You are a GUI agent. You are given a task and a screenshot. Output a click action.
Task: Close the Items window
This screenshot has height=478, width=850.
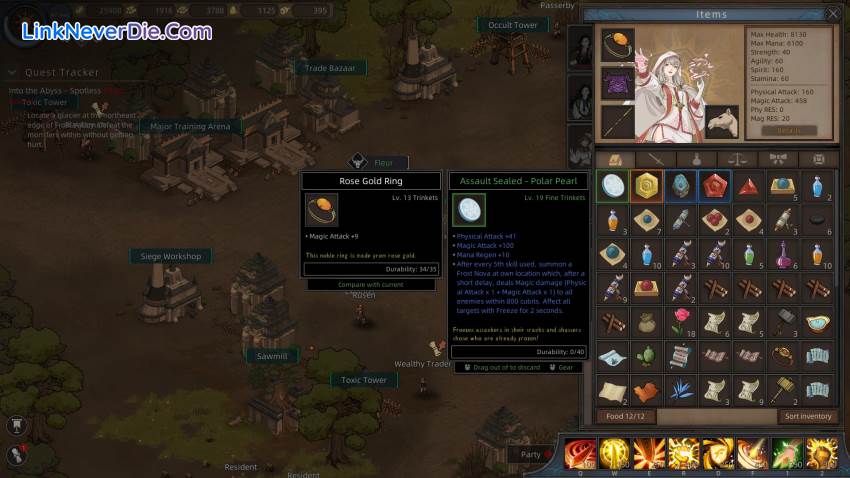point(833,14)
